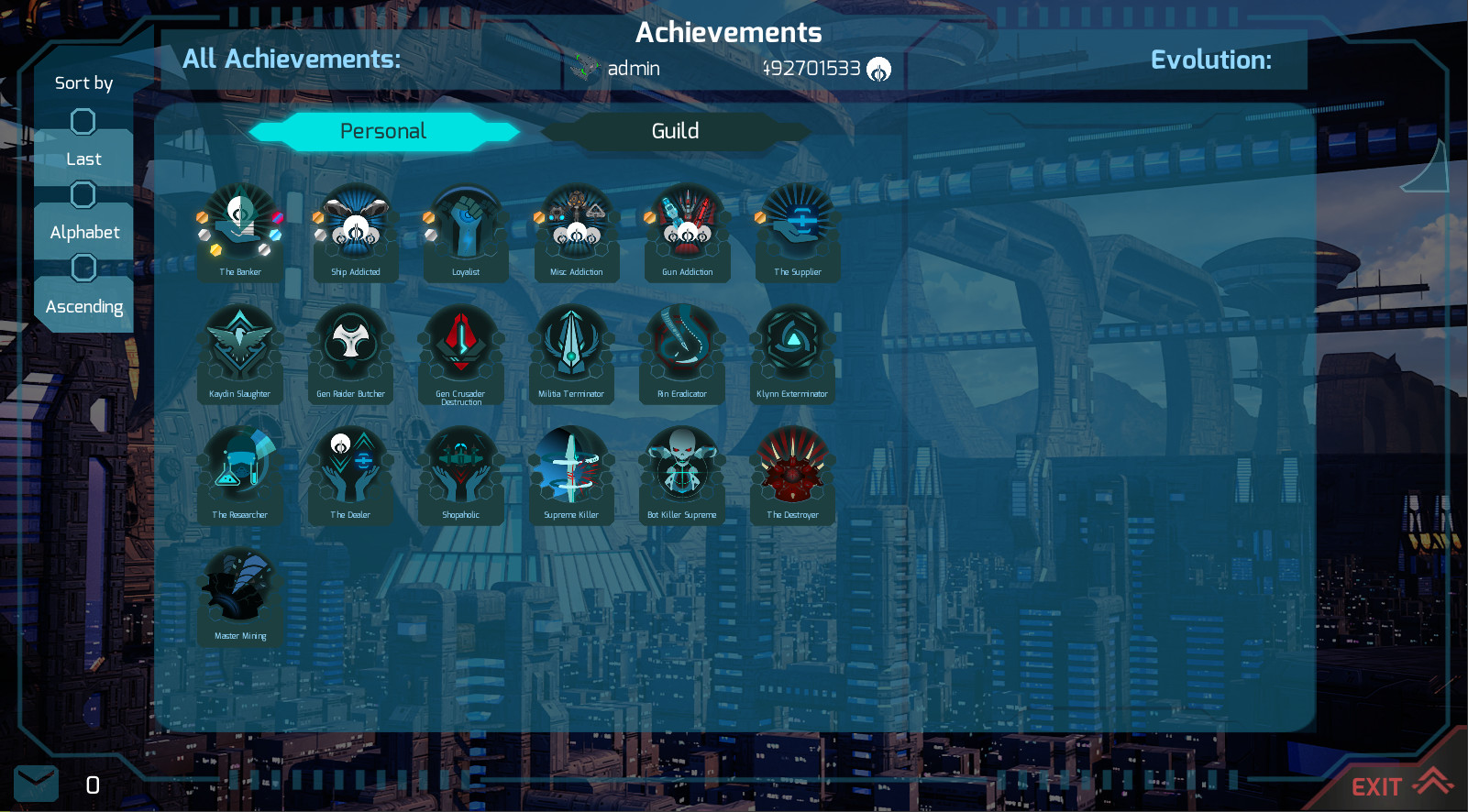Select the Shopaholic achievement badge
This screenshot has width=1468, height=812.
[x=460, y=471]
